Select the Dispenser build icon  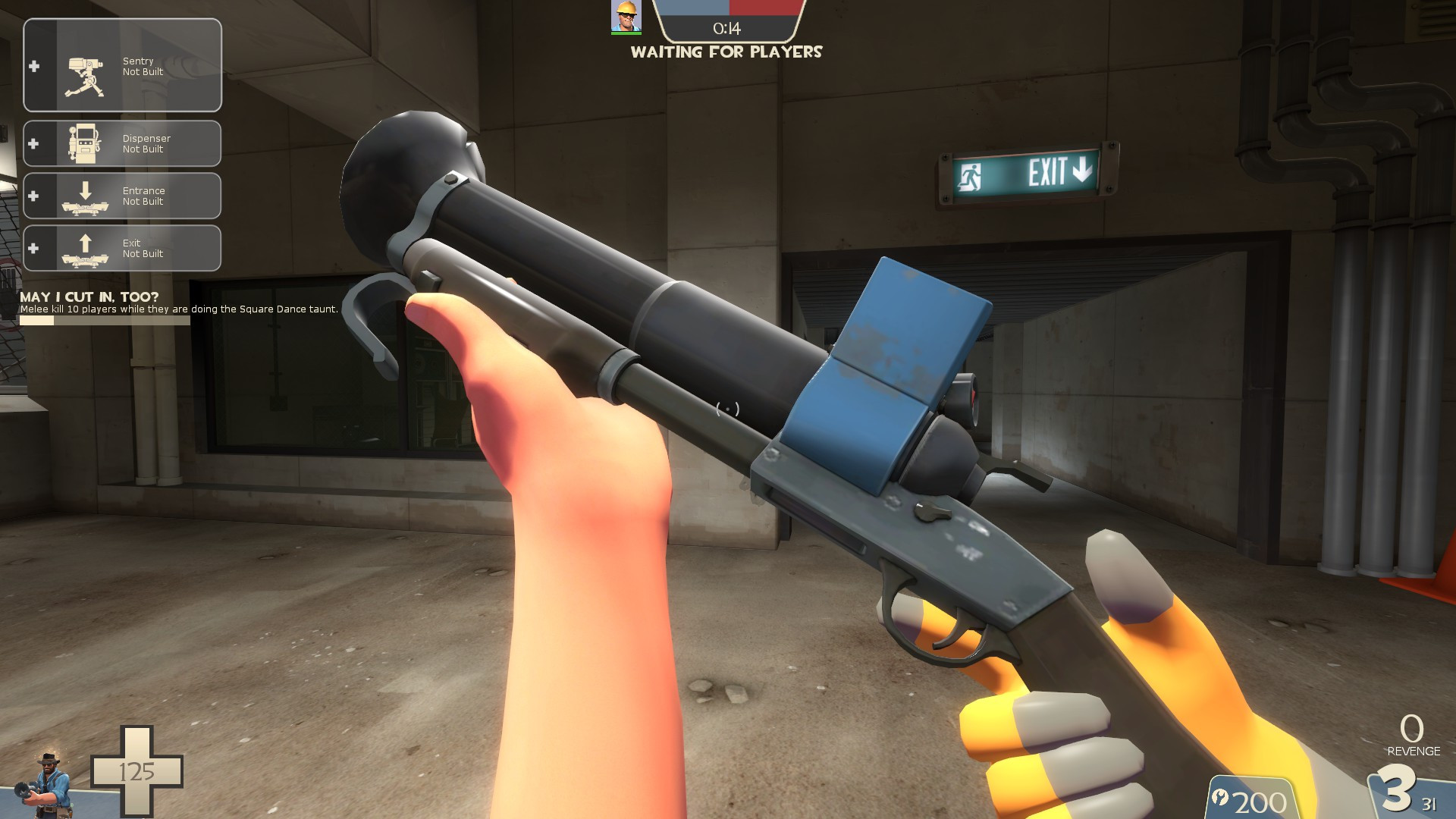pos(85,144)
